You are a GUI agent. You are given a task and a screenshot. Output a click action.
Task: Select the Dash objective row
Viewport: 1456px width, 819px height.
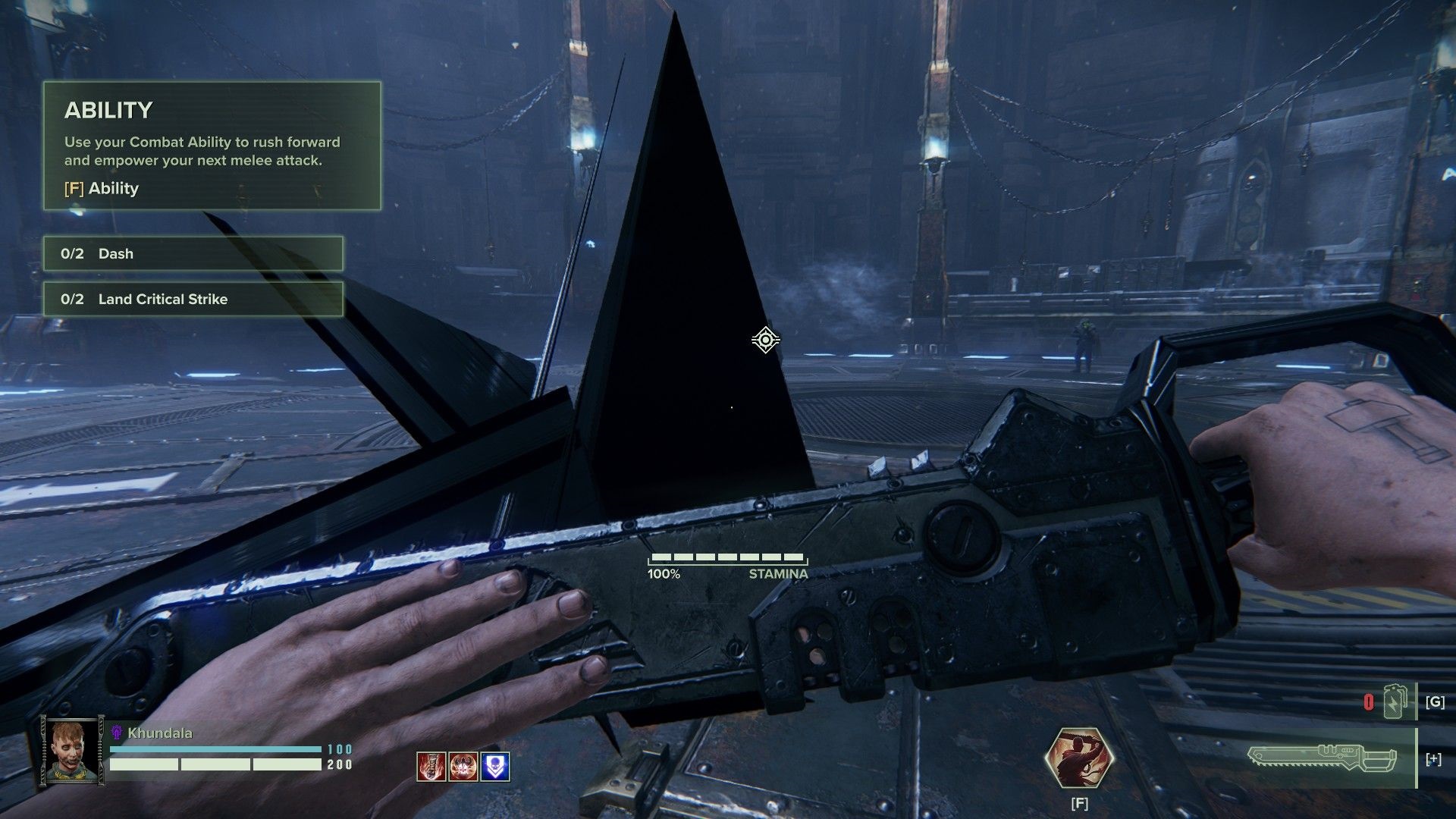[x=193, y=253]
